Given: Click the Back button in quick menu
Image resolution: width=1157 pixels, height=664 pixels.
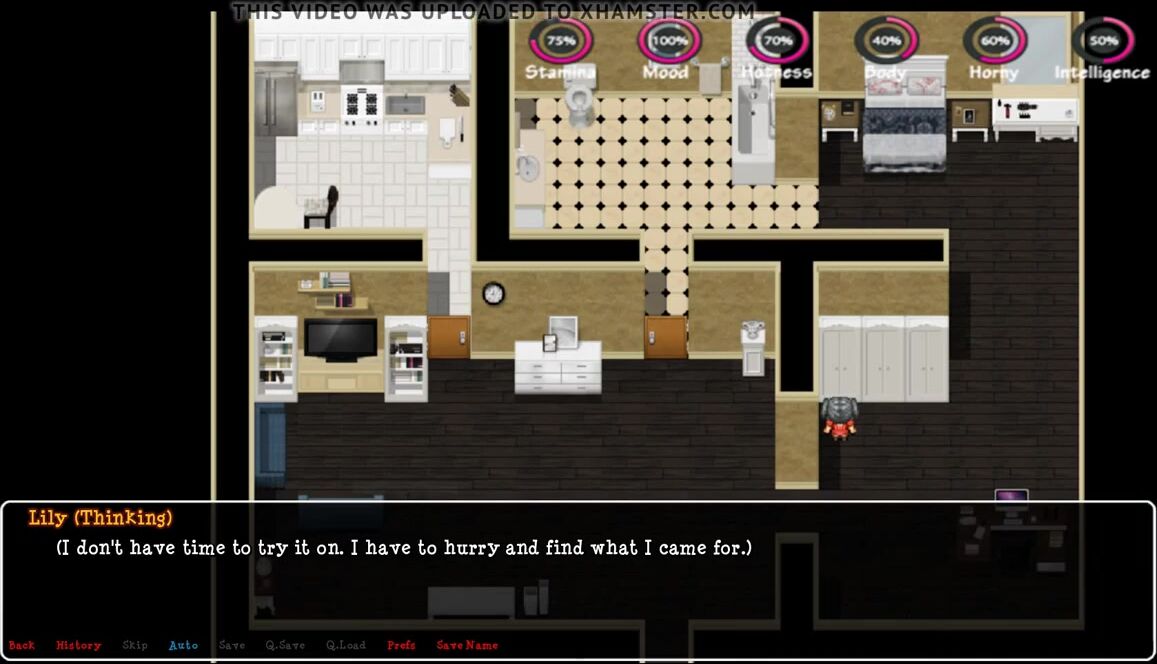Looking at the screenshot, I should [21, 645].
